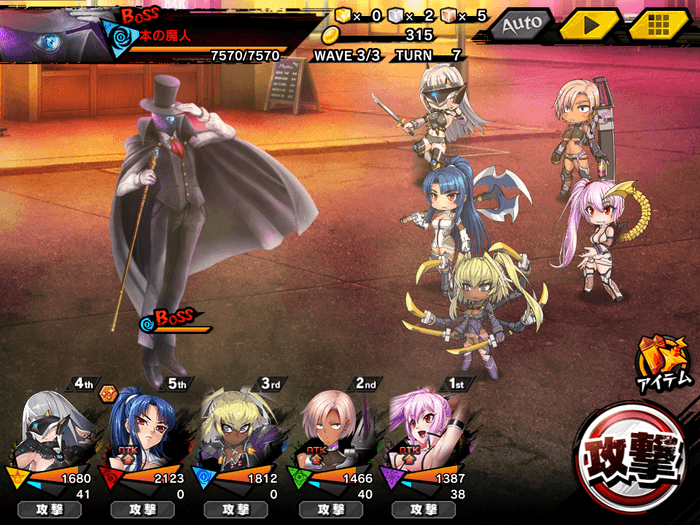This screenshot has height=525, width=700.
Task: Open the アイテム item box
Action: pos(665,362)
